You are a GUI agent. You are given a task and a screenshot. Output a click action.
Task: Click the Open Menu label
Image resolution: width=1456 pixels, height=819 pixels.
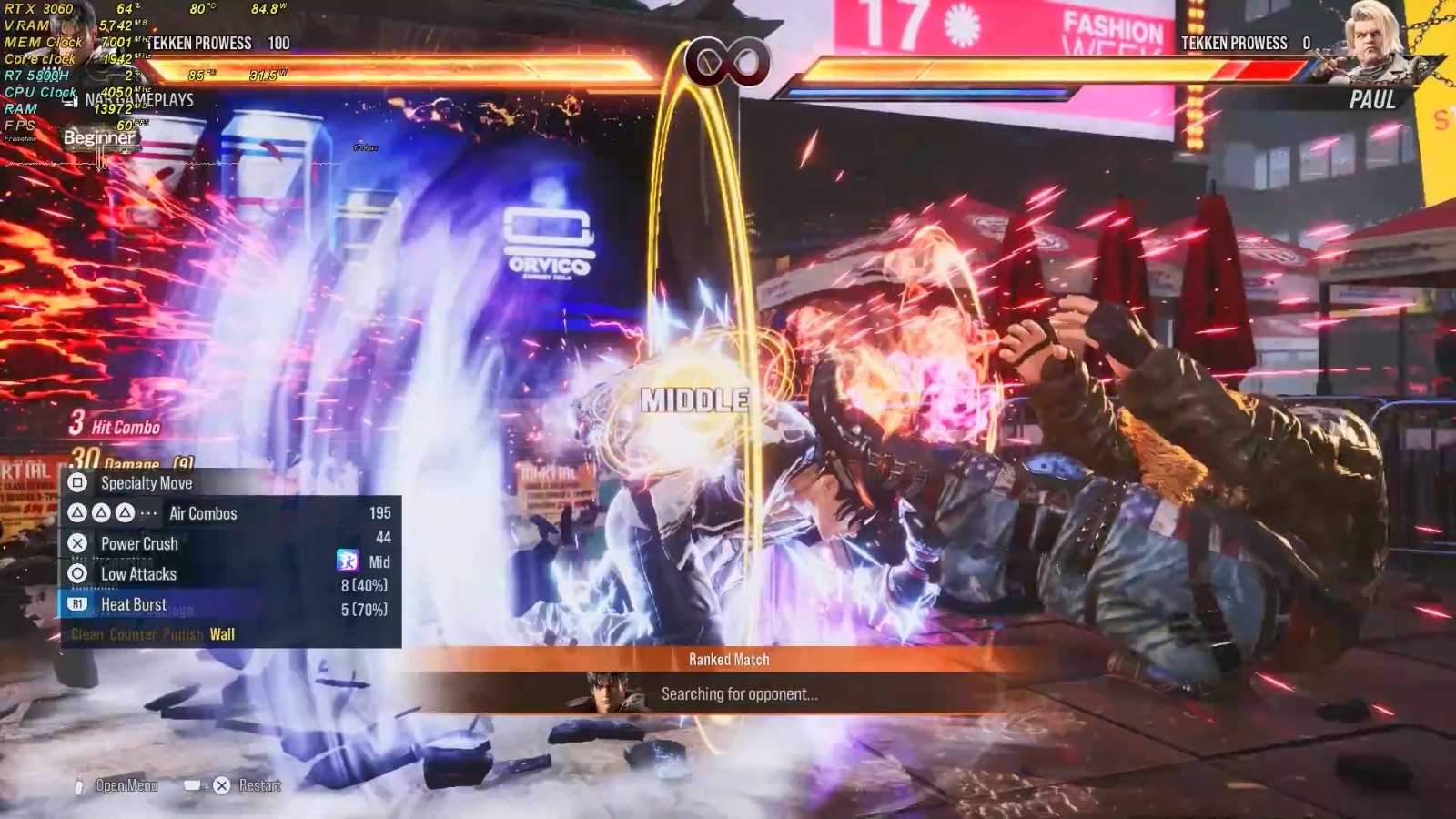pyautogui.click(x=126, y=785)
